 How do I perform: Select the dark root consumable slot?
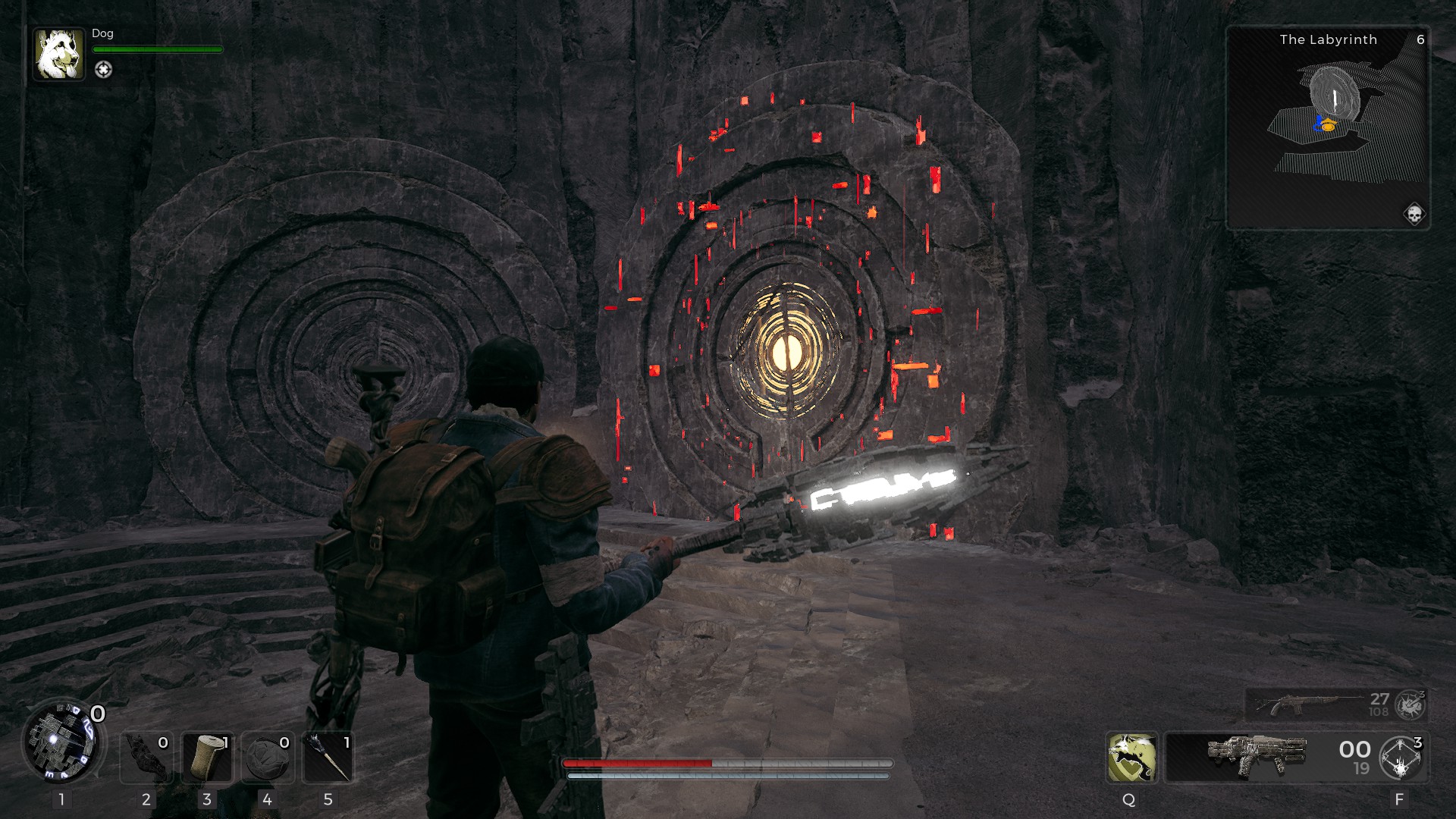(x=146, y=757)
